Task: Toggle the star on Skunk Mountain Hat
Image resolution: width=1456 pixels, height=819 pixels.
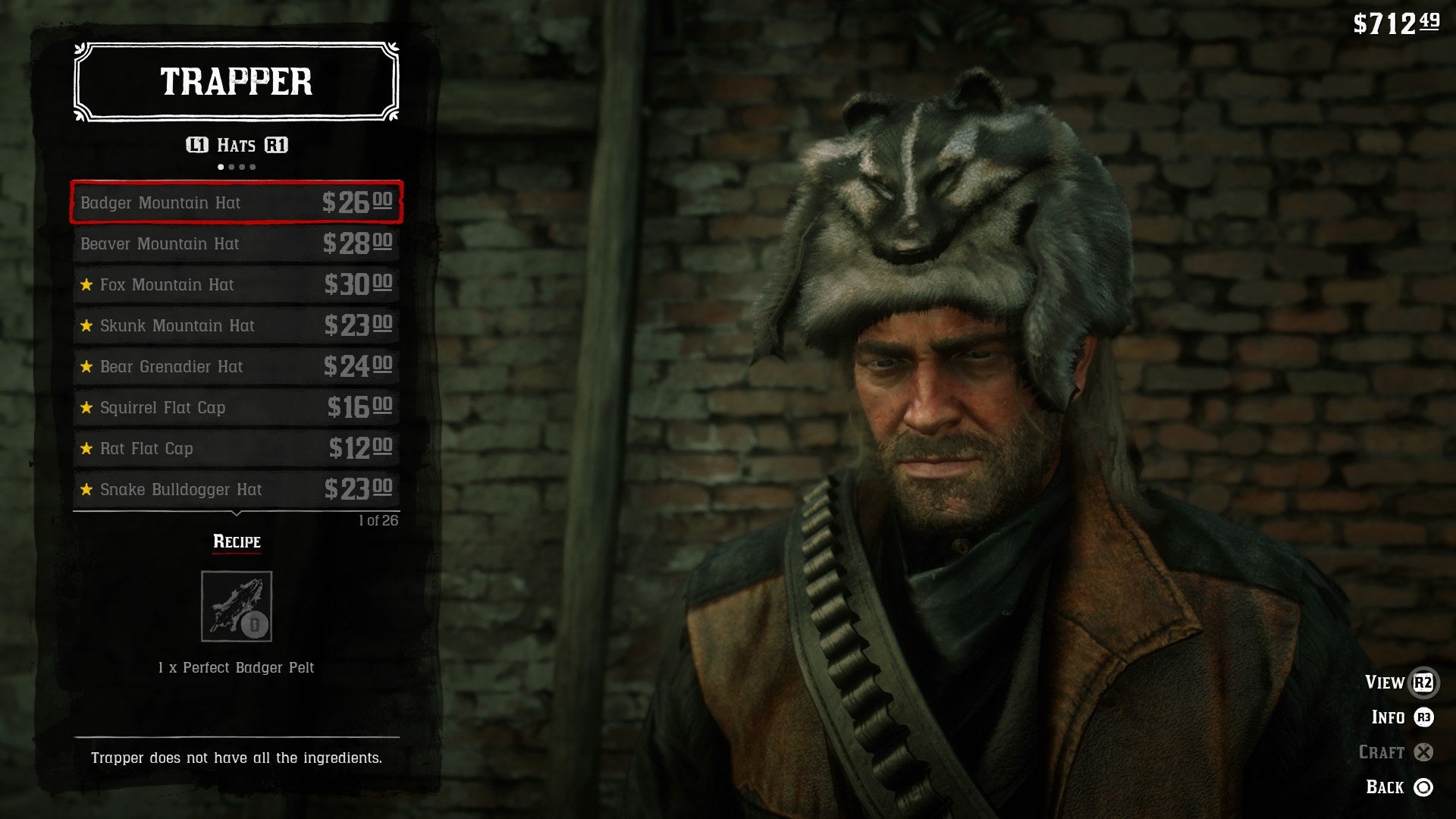Action: [x=86, y=326]
